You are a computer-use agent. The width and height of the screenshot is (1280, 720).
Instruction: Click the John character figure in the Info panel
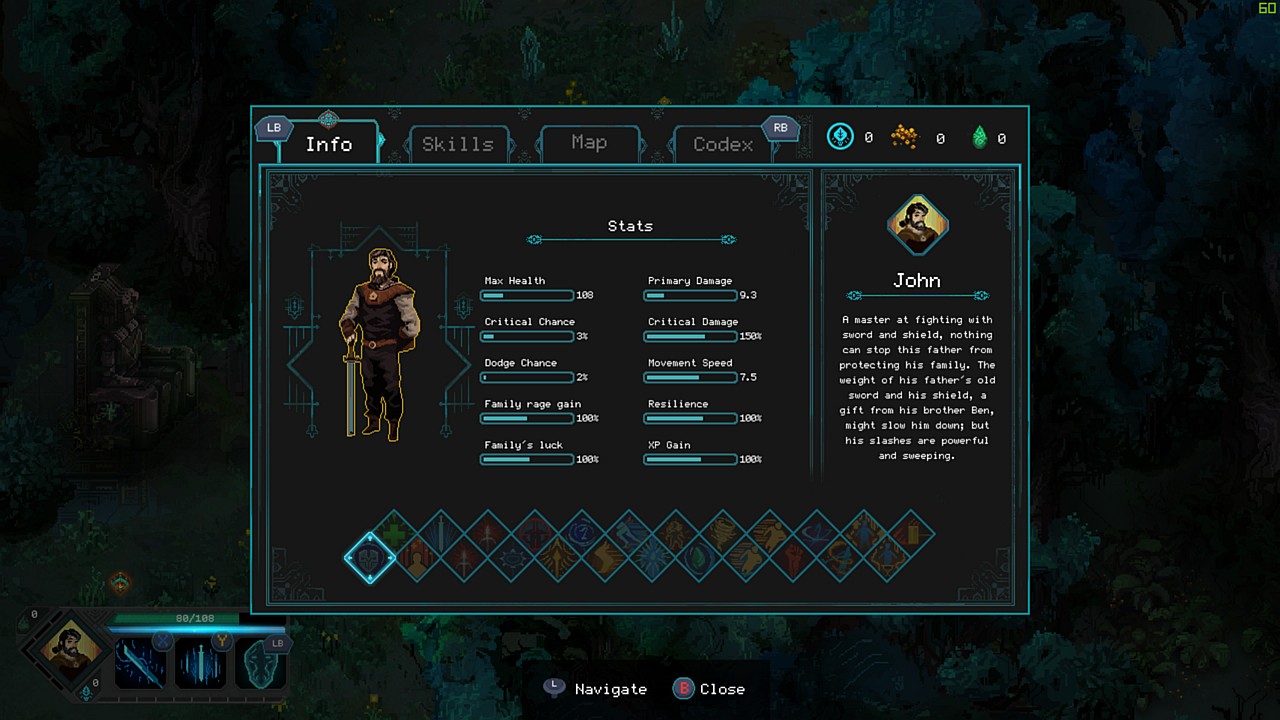point(378,343)
